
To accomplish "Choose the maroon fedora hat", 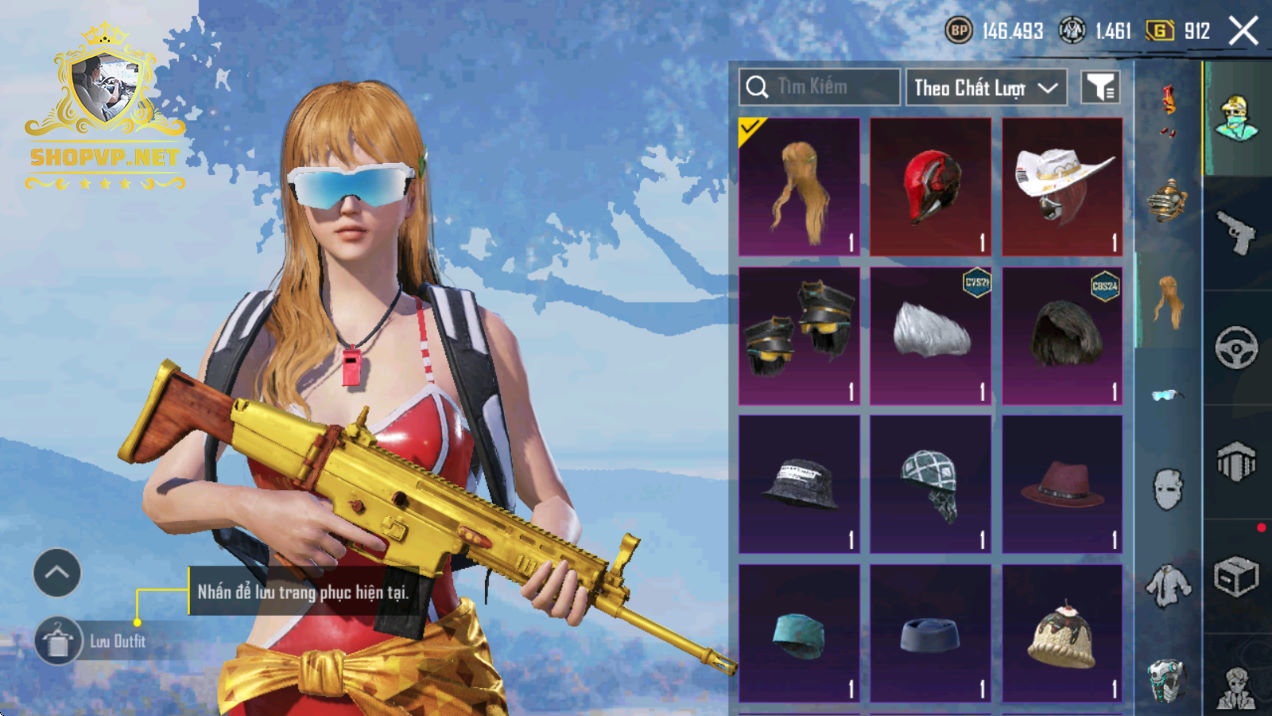I will click(x=1062, y=484).
